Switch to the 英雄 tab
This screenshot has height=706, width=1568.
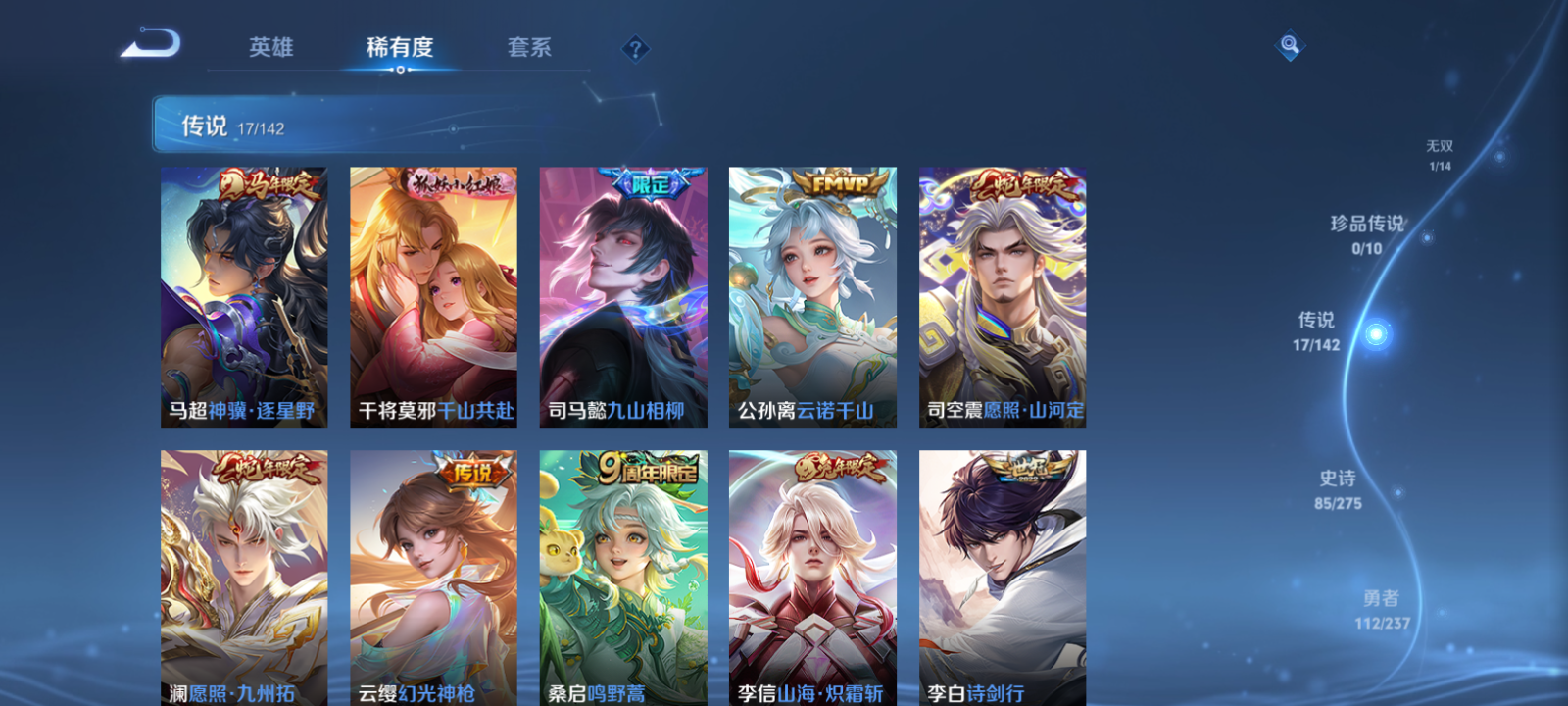point(272,47)
